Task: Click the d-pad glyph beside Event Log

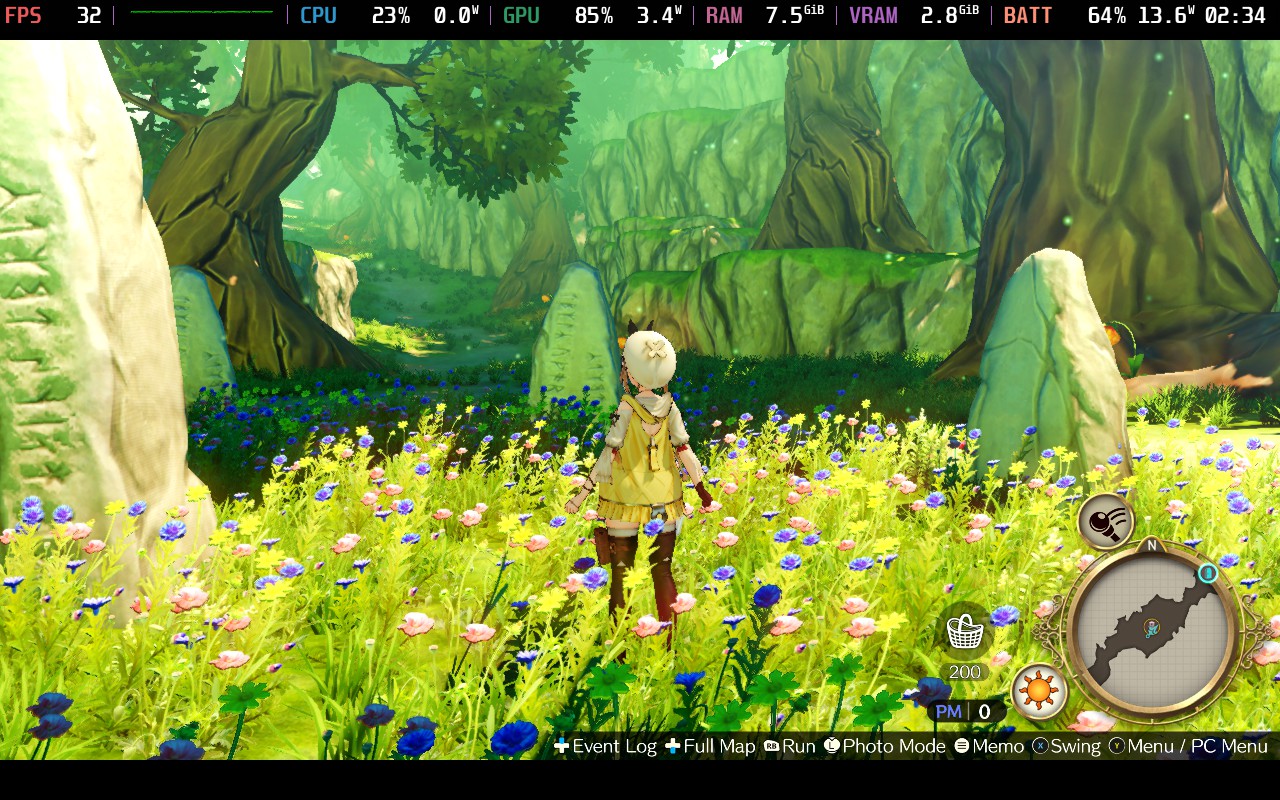Action: (x=563, y=746)
